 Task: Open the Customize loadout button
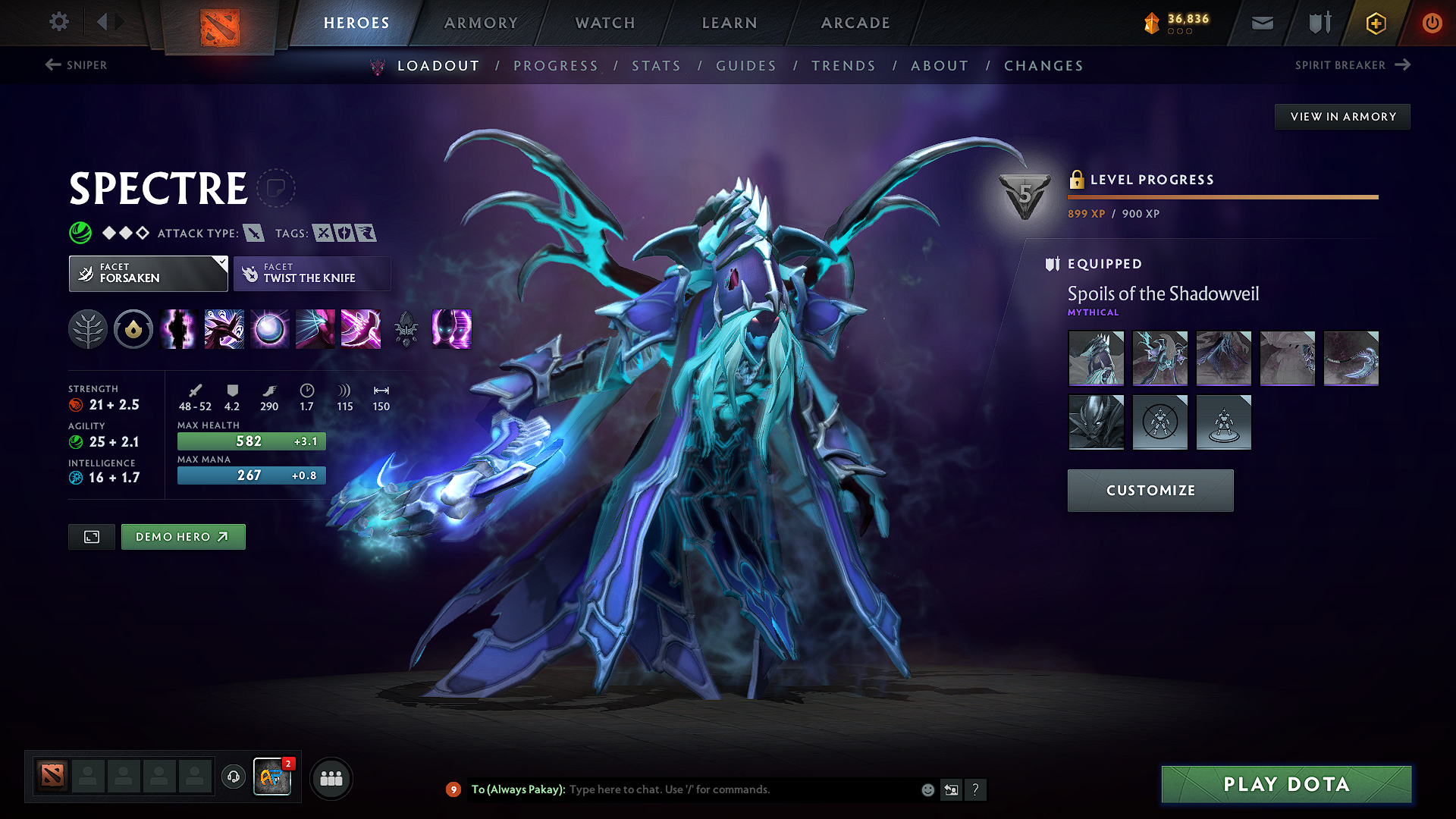(x=1150, y=491)
